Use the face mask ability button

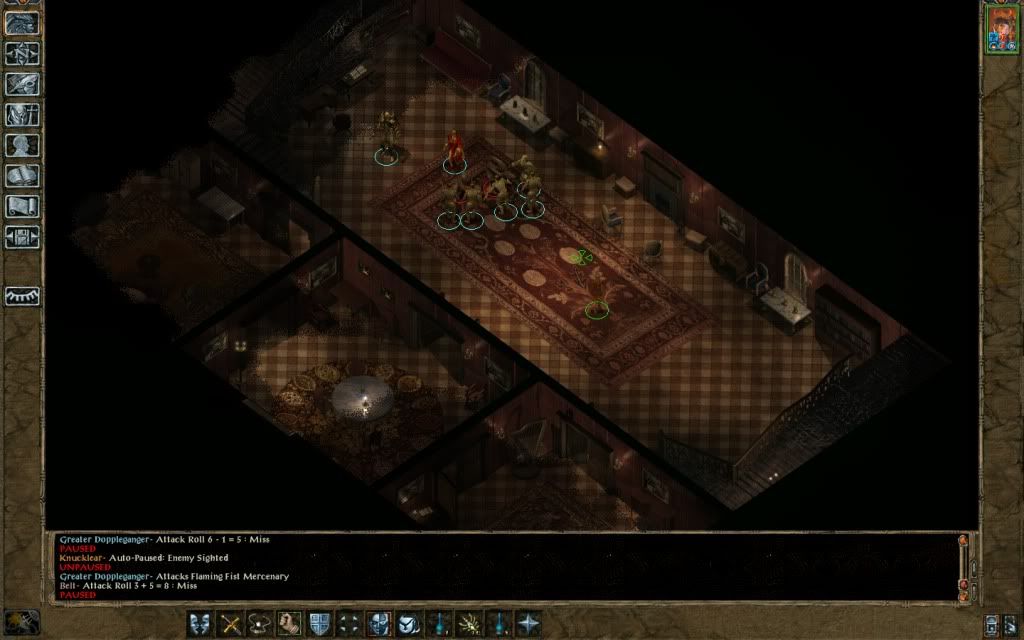(x=379, y=623)
